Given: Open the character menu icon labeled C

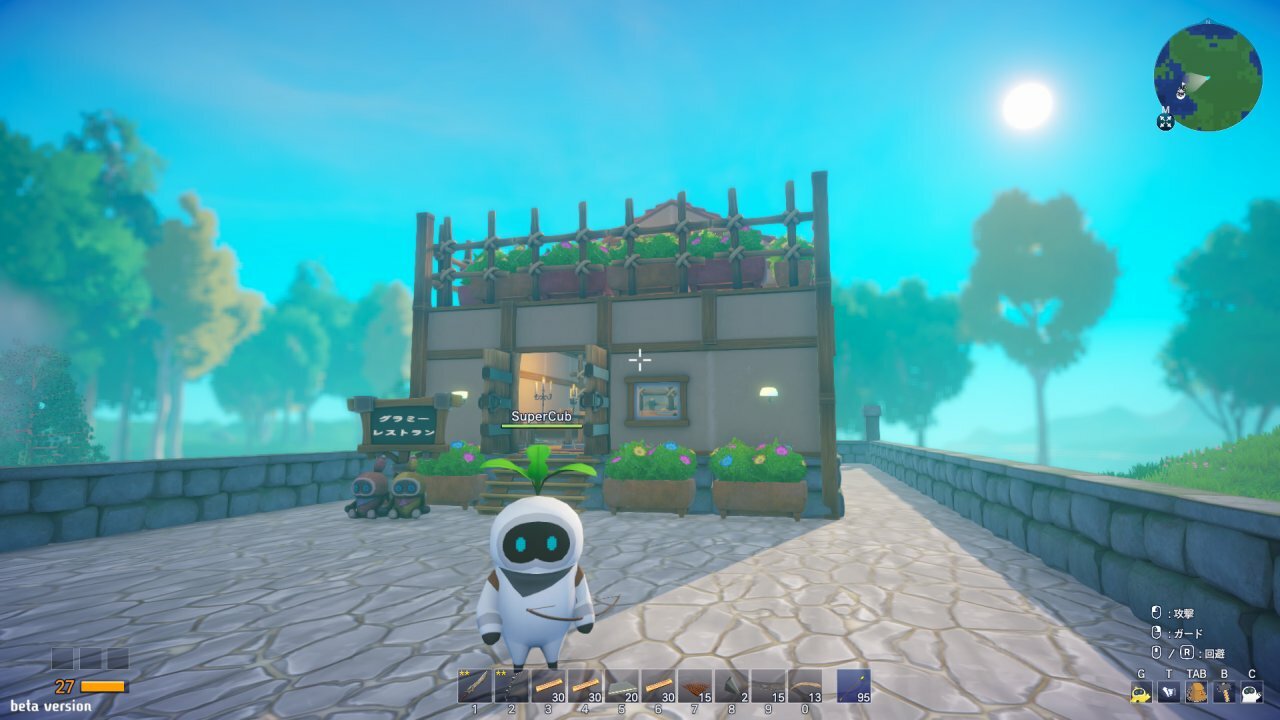Looking at the screenshot, I should tap(1250, 692).
